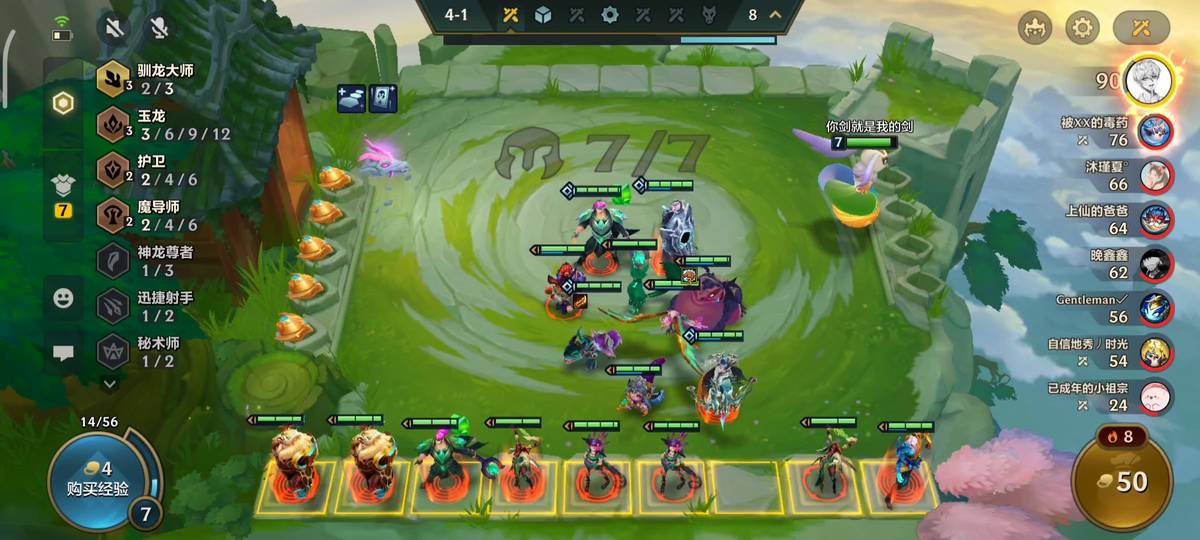Toggle the muted microphone icon
The width and height of the screenshot is (1200, 540).
[158, 27]
